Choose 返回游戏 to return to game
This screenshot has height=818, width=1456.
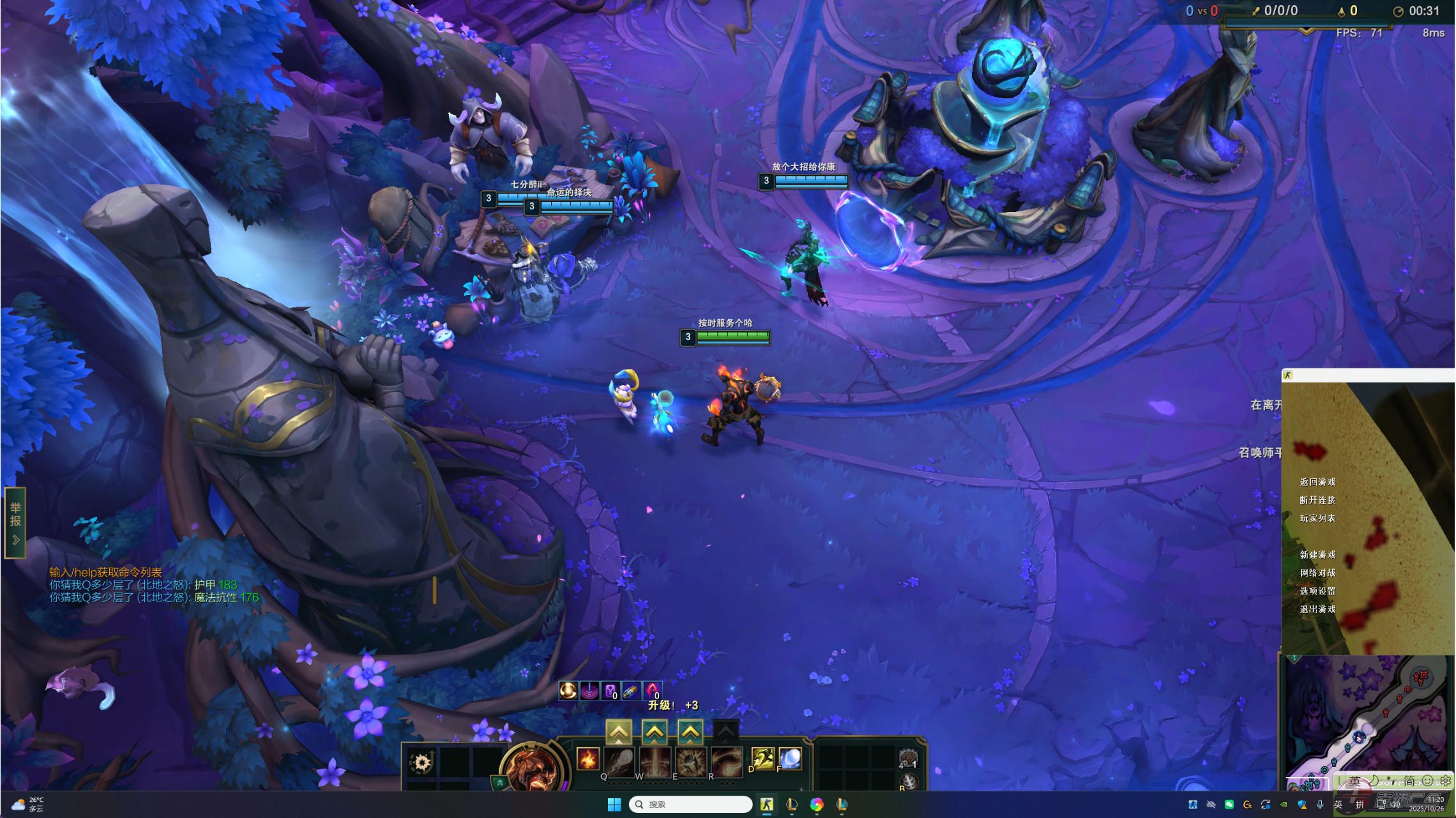(1317, 482)
